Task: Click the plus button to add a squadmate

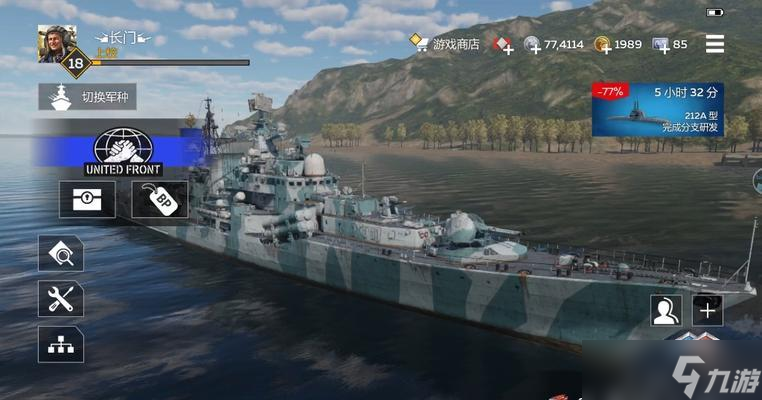Action: pos(708,310)
